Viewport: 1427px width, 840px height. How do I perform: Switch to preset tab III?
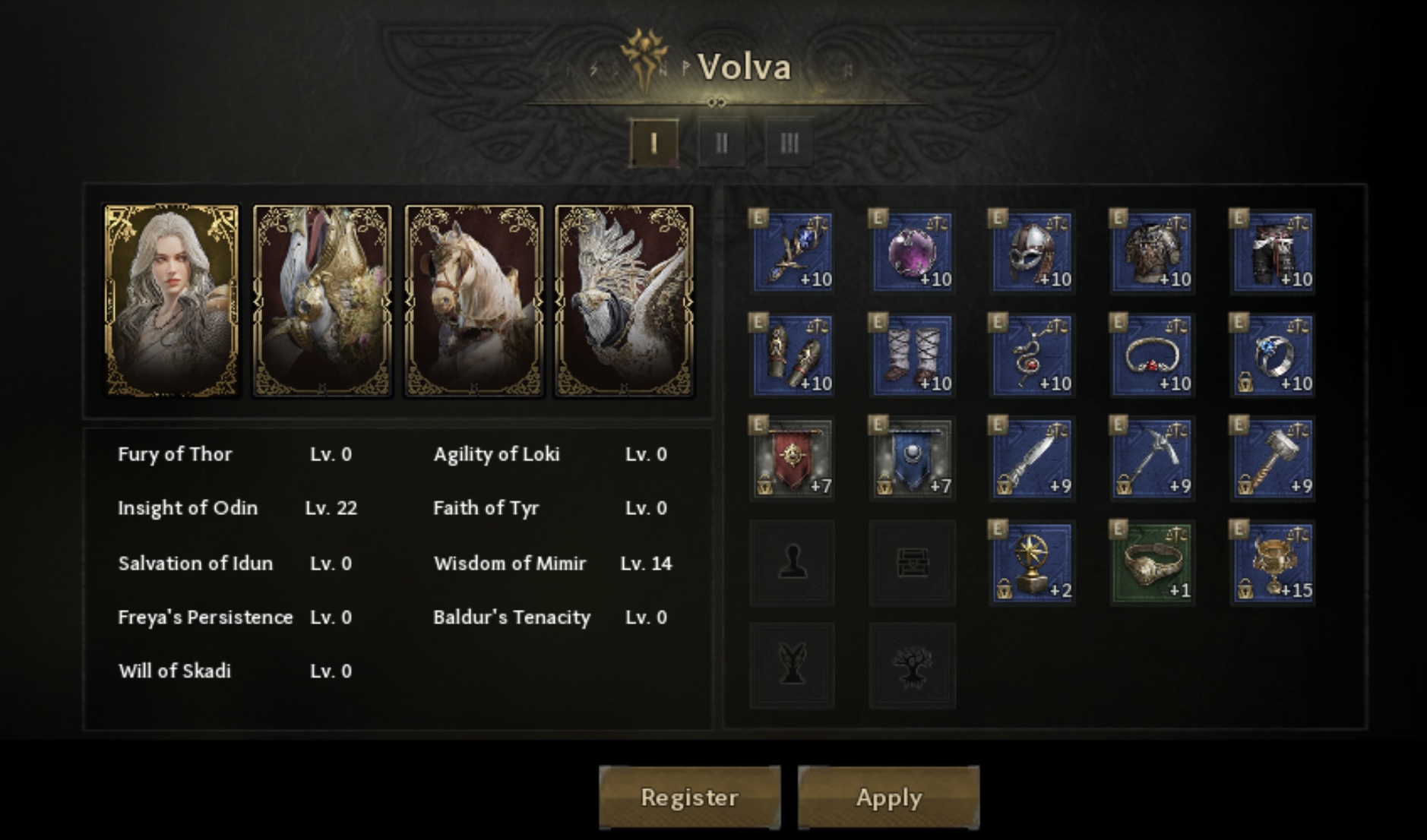(789, 142)
